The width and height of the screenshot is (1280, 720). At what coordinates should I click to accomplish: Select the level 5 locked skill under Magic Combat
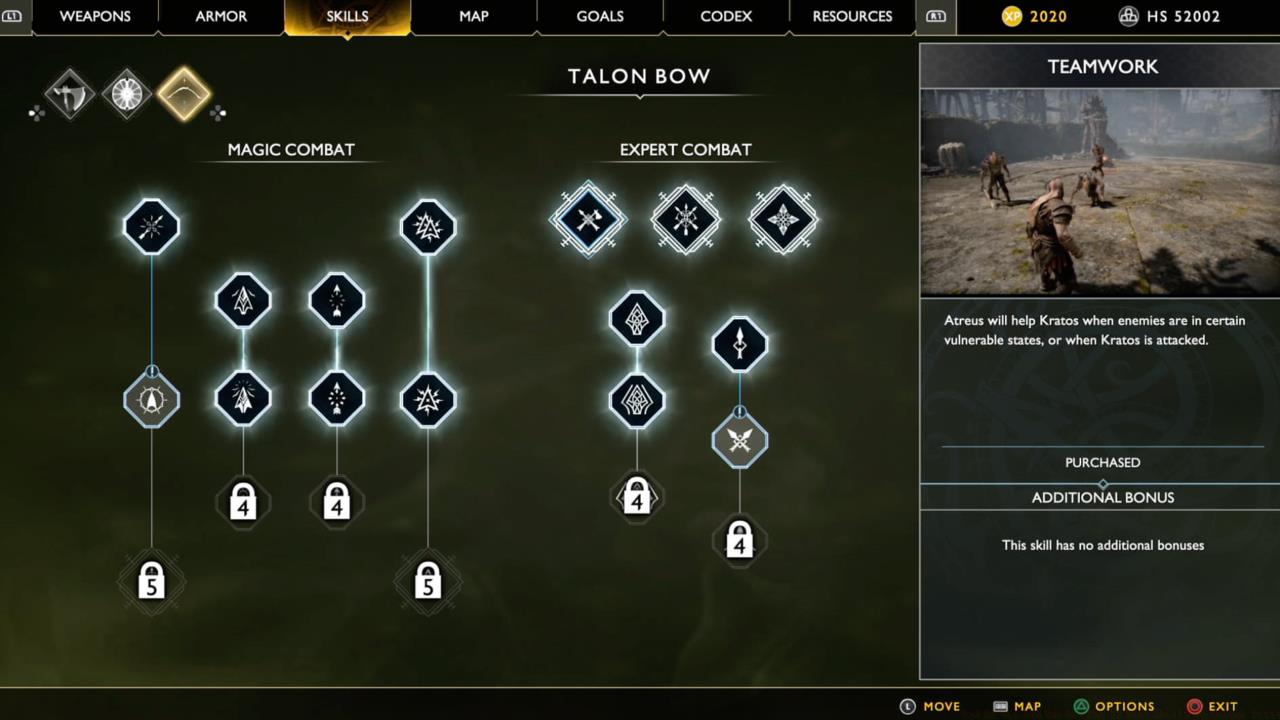pos(151,580)
